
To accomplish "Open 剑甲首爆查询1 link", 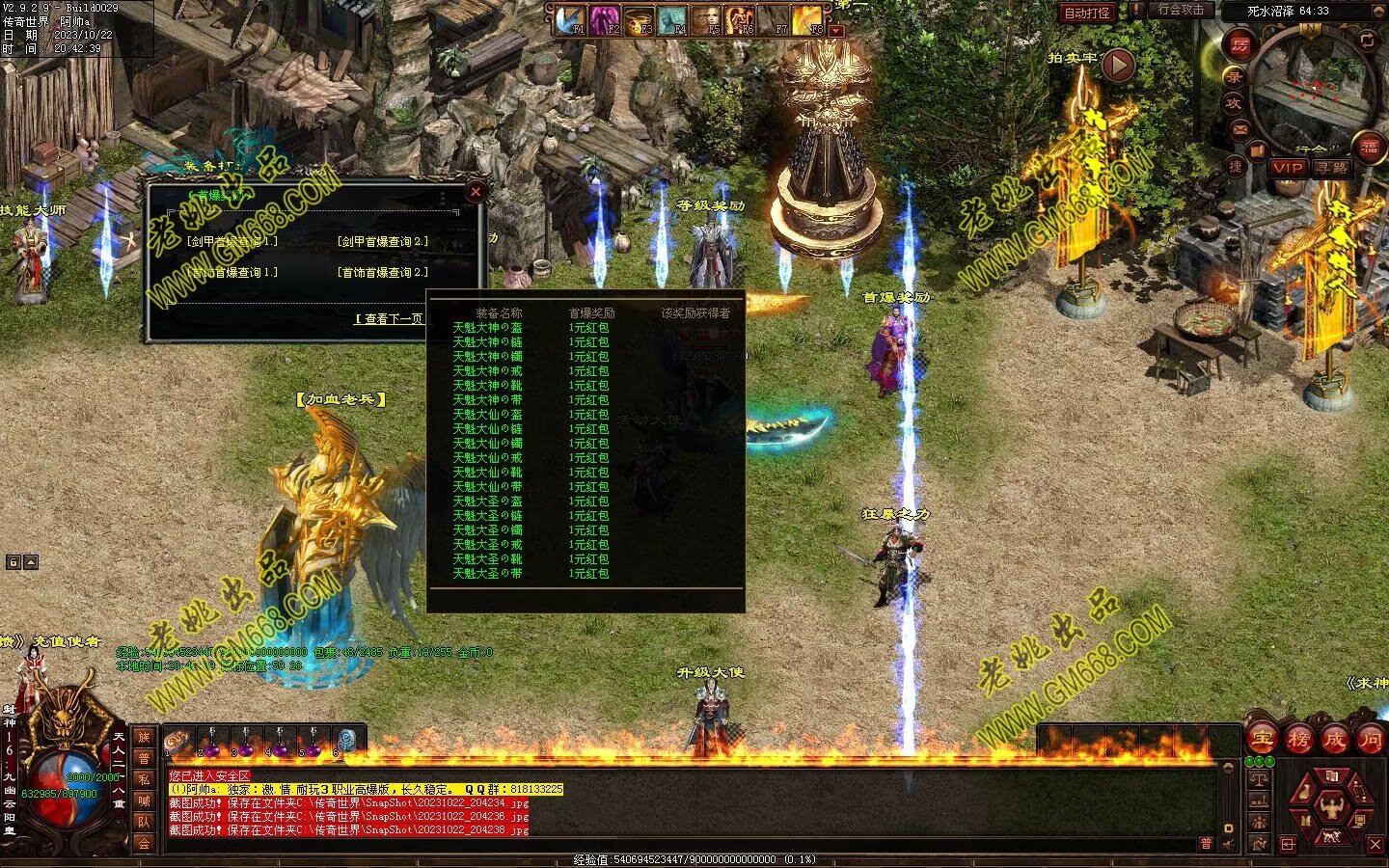I will point(232,242).
